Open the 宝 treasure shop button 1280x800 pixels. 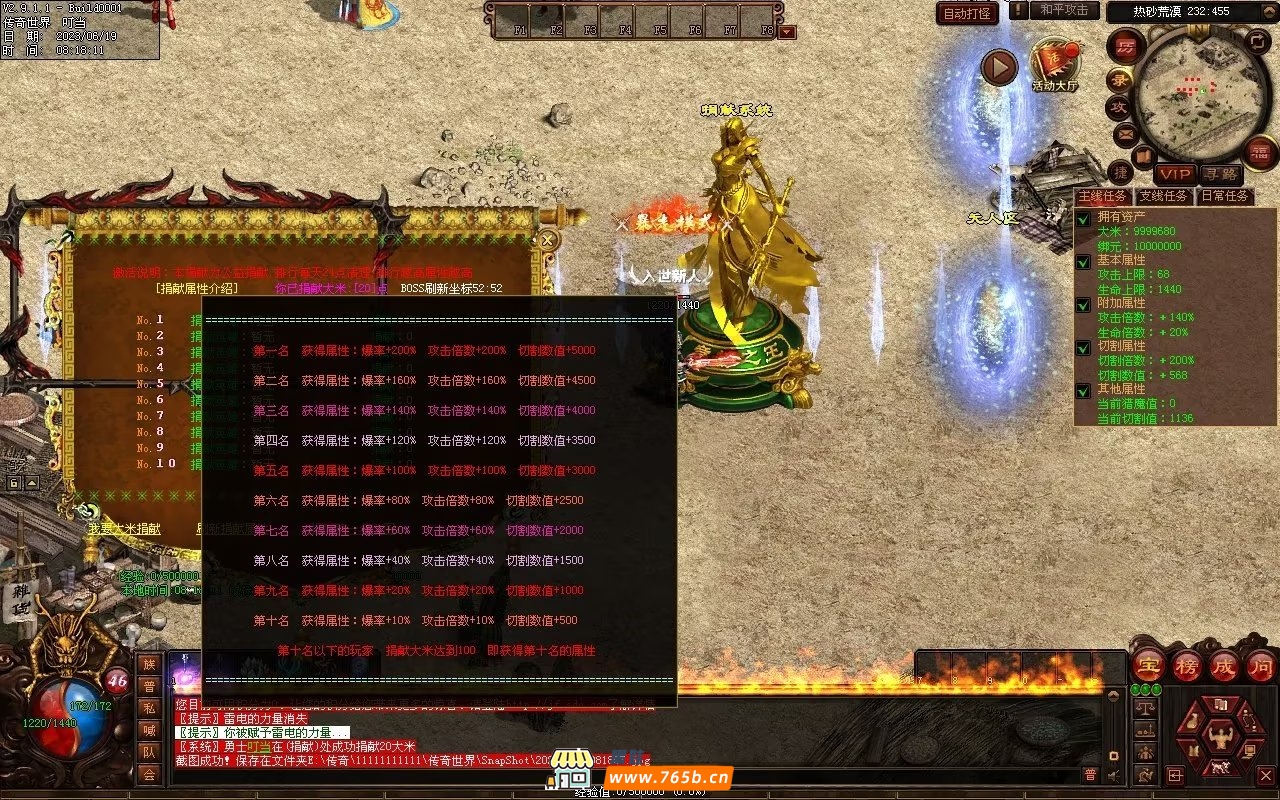pyautogui.click(x=1148, y=665)
